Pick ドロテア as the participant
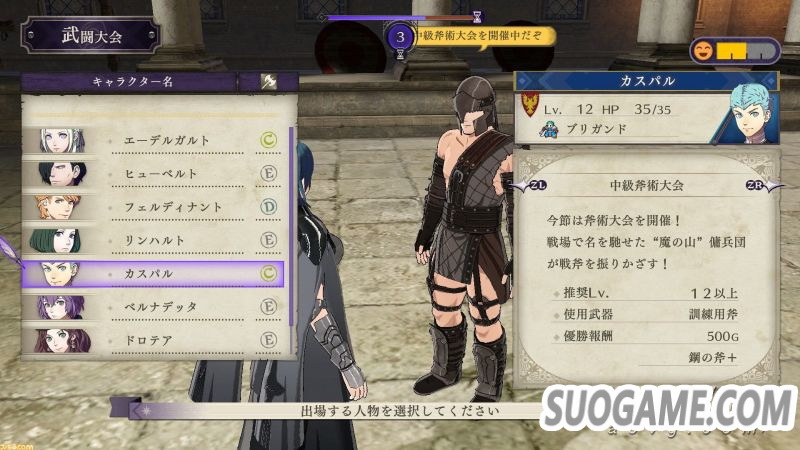This screenshot has width=800, height=450. click(160, 339)
